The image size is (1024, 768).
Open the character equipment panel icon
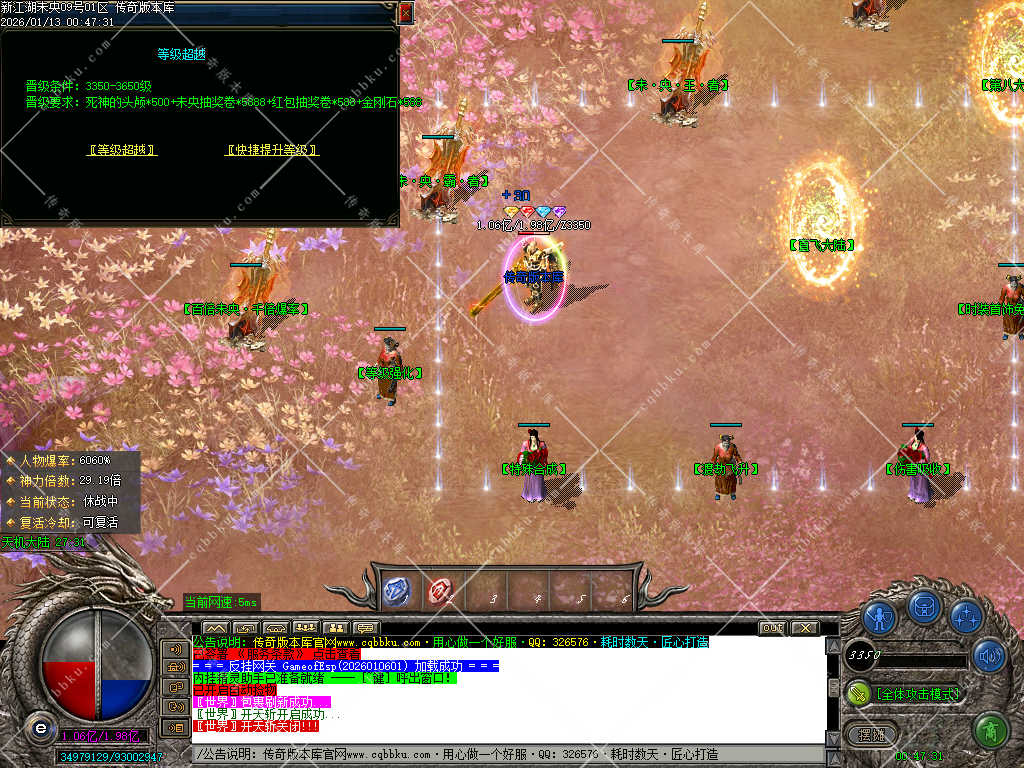click(x=879, y=617)
